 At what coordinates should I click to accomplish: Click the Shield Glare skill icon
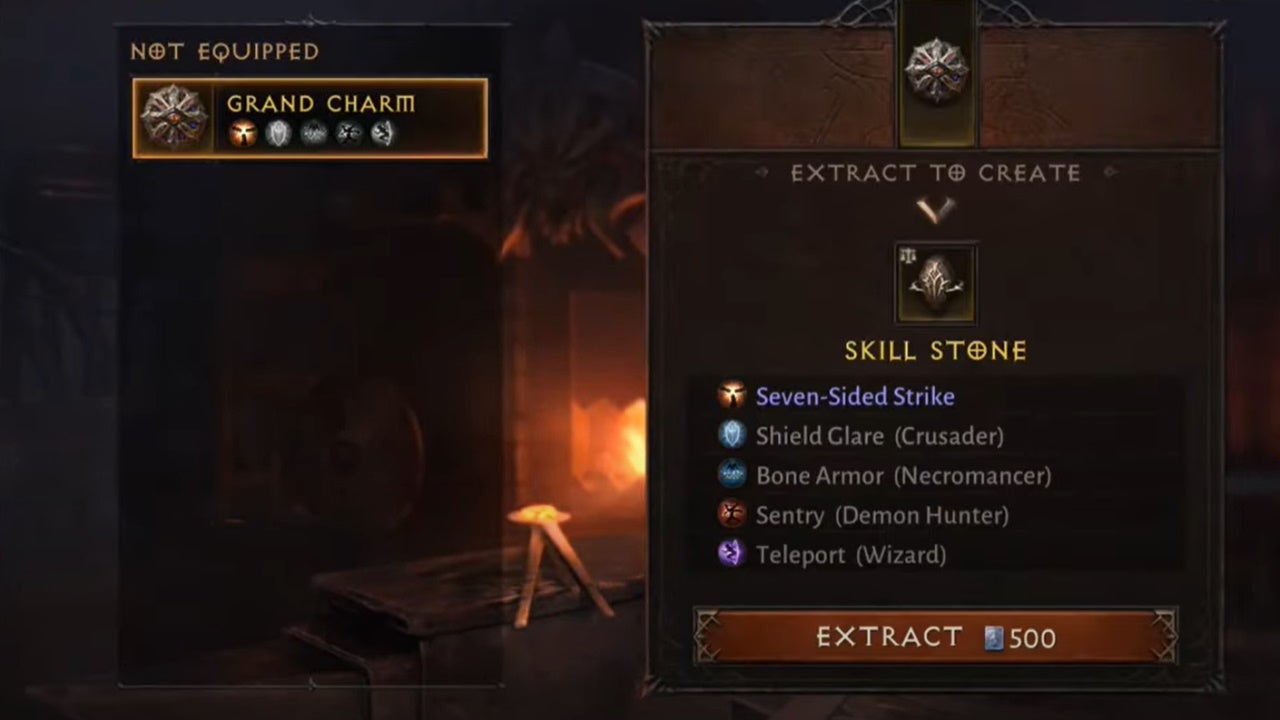pyautogui.click(x=731, y=436)
